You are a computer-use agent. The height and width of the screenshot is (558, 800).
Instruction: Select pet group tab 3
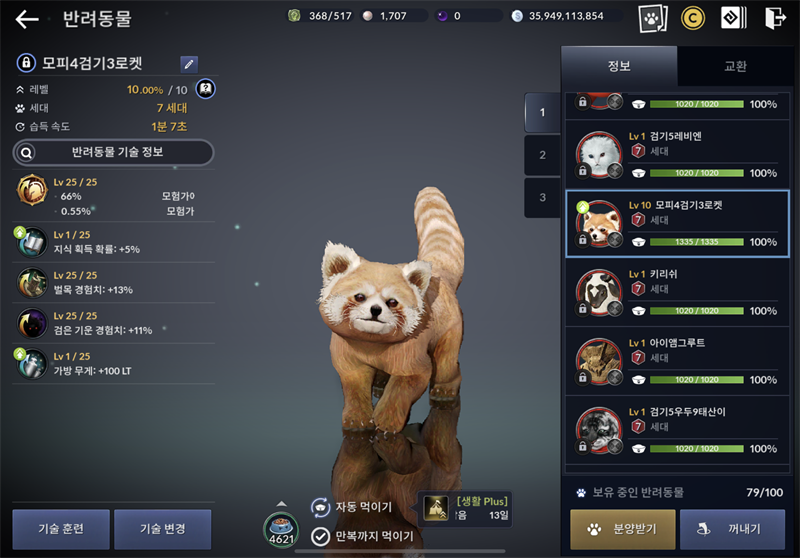pyautogui.click(x=542, y=197)
